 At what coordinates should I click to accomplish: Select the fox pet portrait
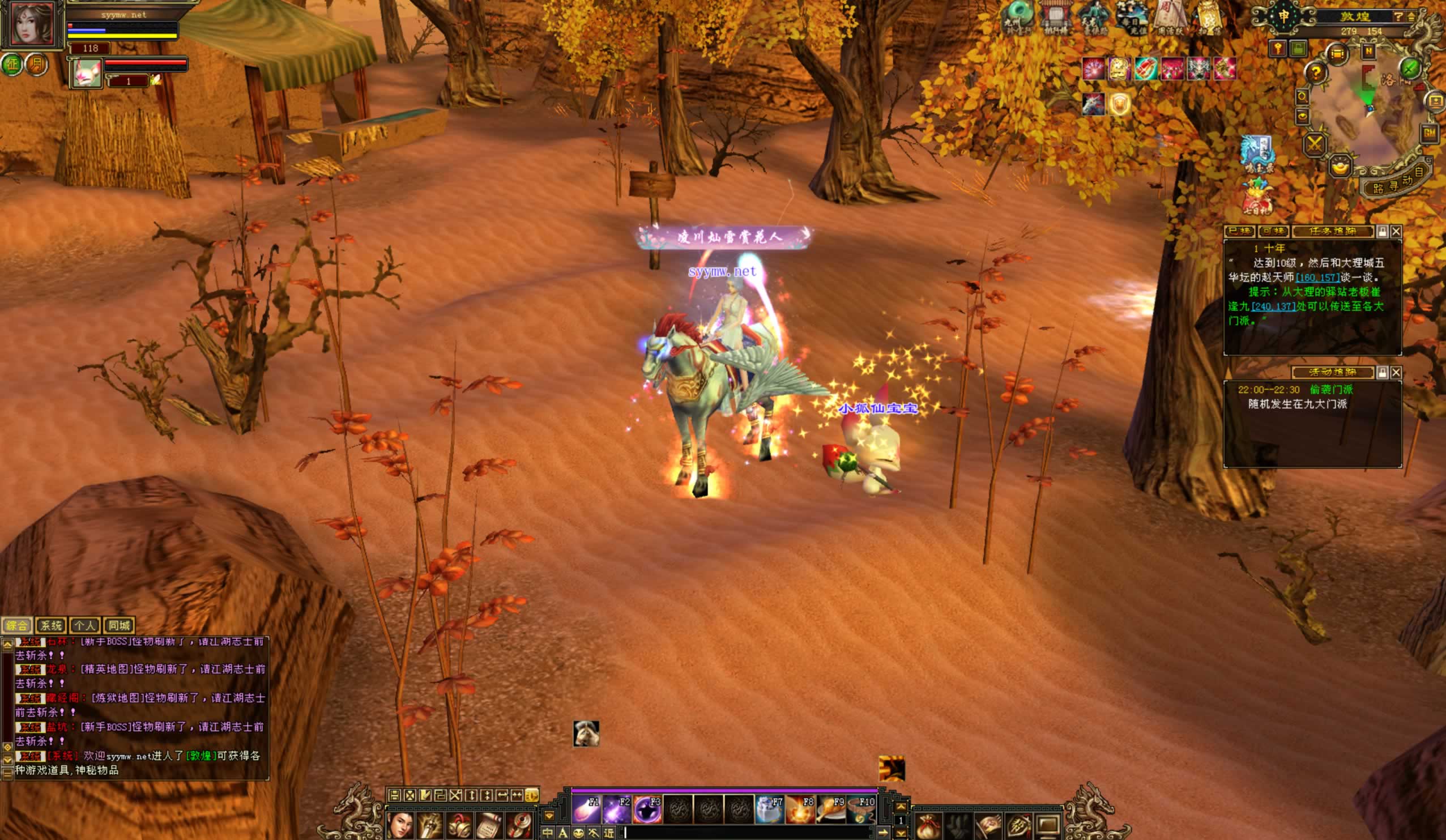coord(87,74)
